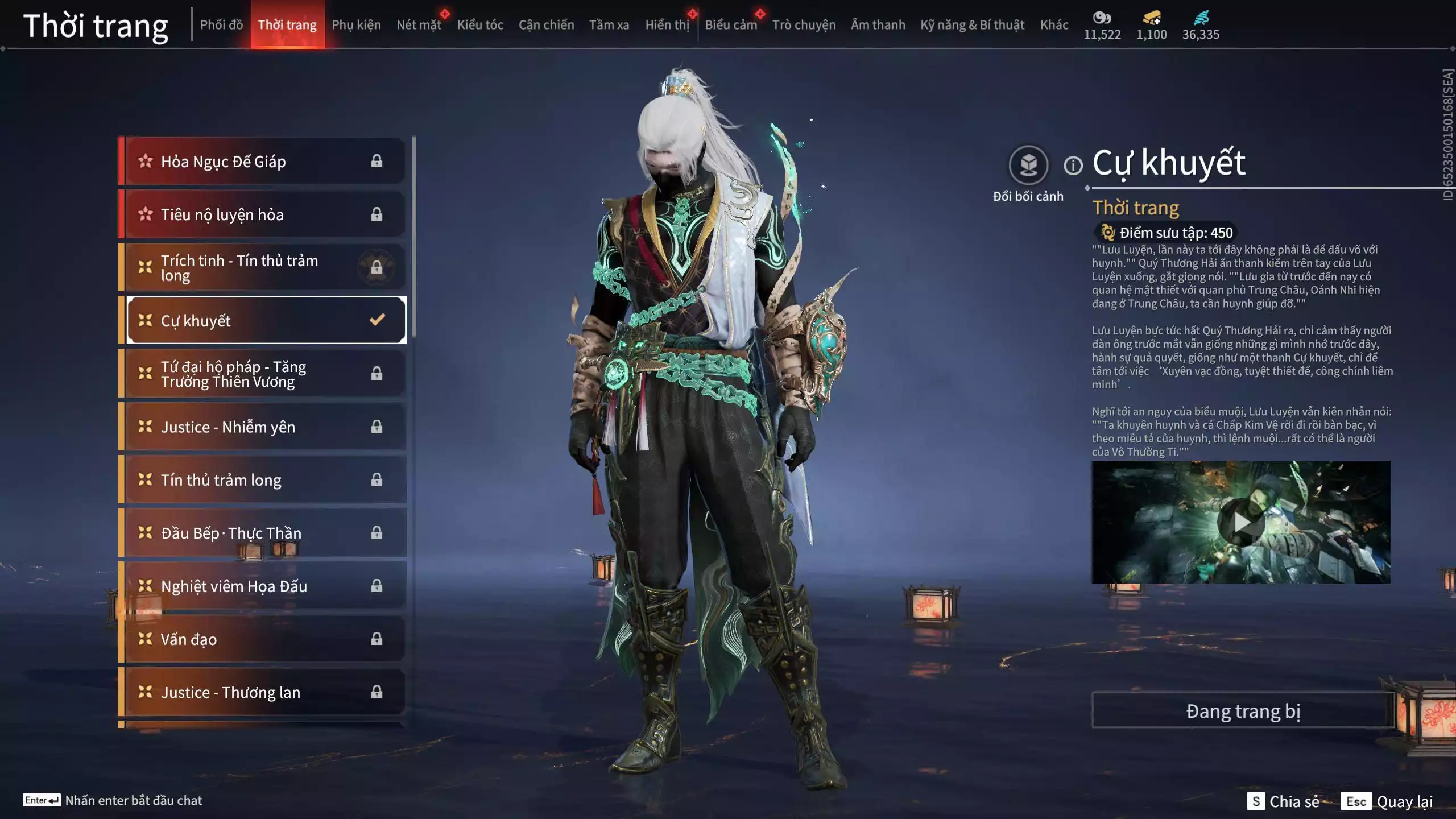Click the Đổi bối cảnh background icon
1456x819 pixels.
click(1028, 166)
